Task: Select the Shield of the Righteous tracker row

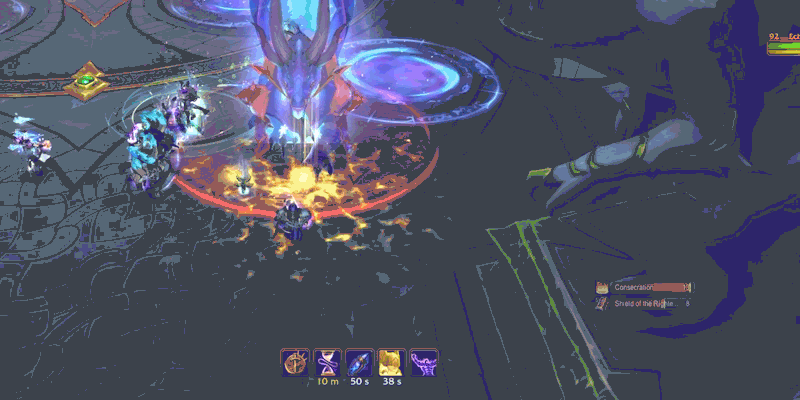Action: (x=645, y=302)
